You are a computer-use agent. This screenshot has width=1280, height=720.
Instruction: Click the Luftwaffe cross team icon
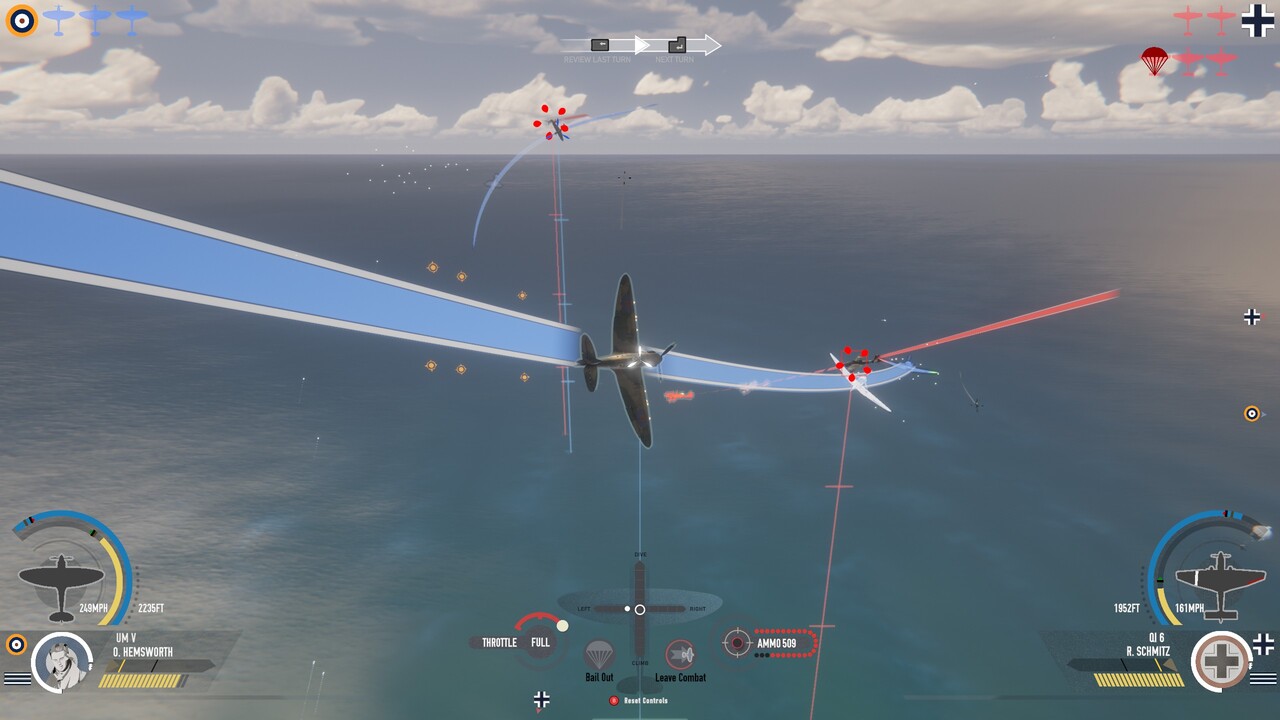click(1257, 20)
